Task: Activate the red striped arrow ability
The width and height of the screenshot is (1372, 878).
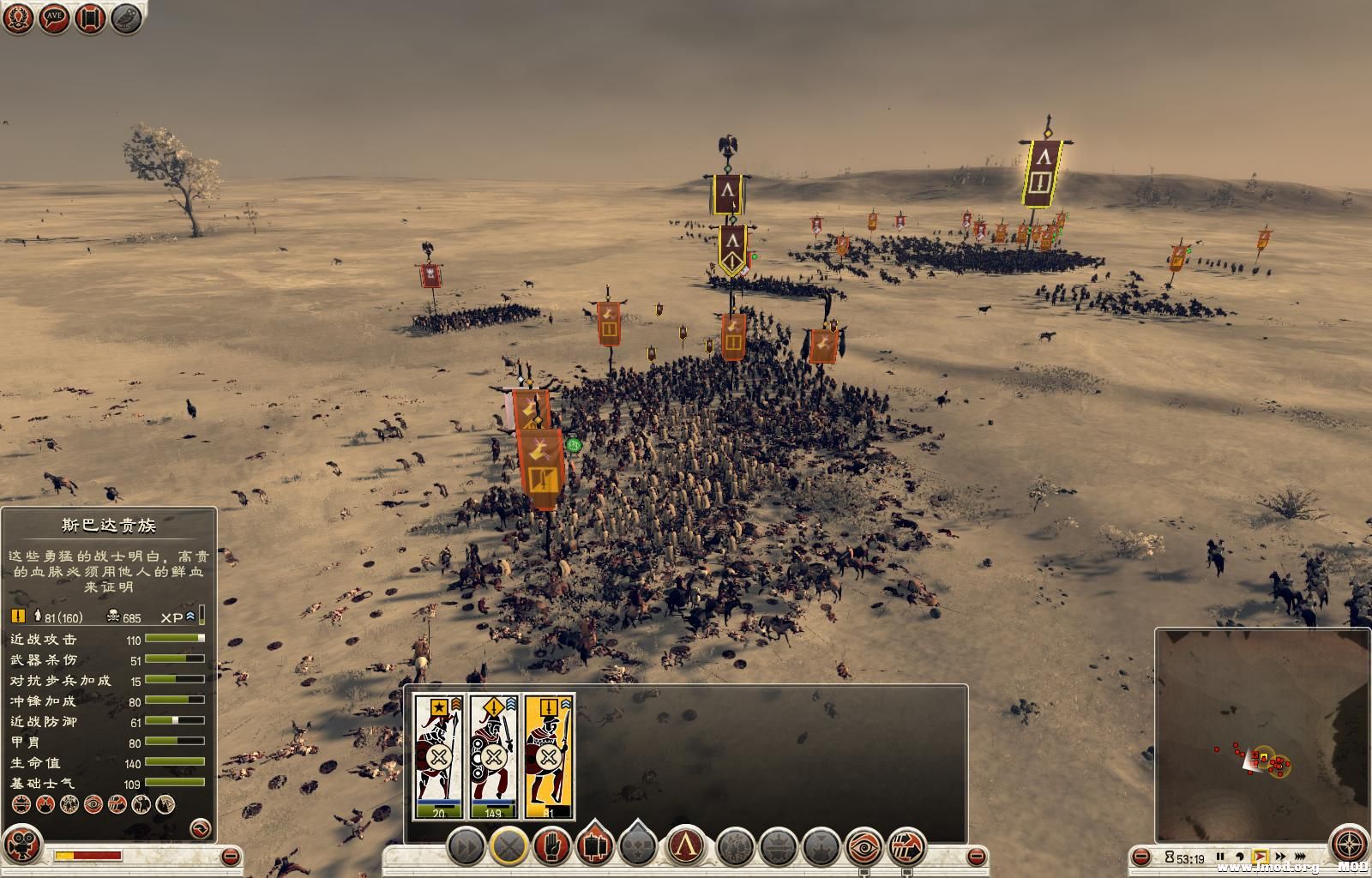Action: click(x=906, y=848)
